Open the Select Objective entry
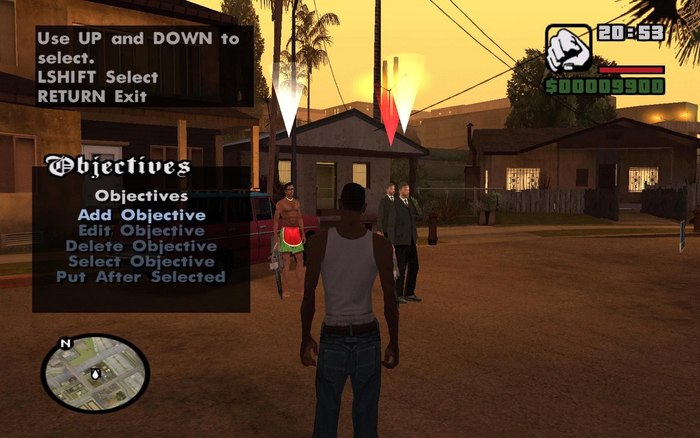 coord(141,261)
